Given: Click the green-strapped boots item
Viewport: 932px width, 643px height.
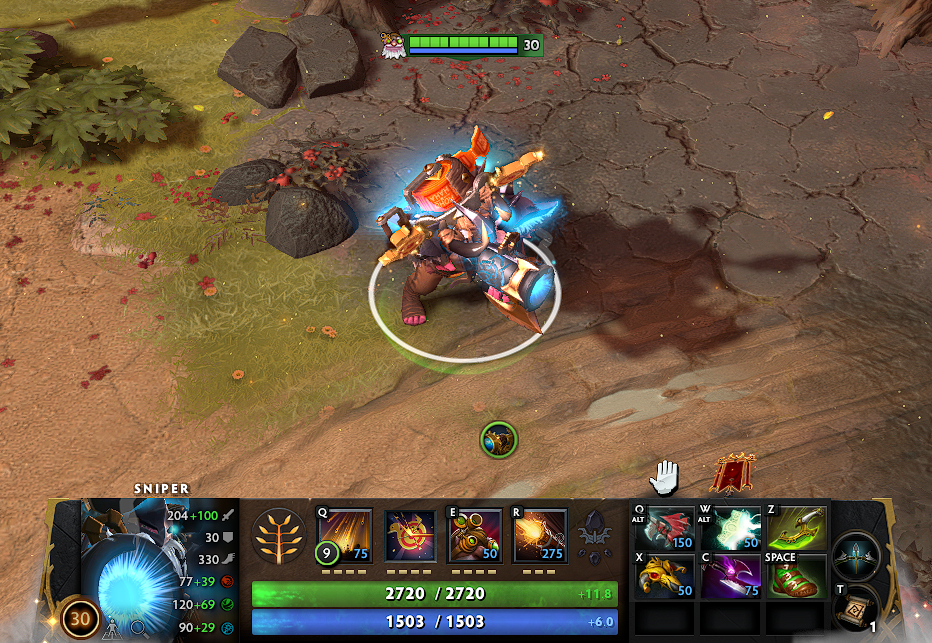Looking at the screenshot, I should [796, 577].
